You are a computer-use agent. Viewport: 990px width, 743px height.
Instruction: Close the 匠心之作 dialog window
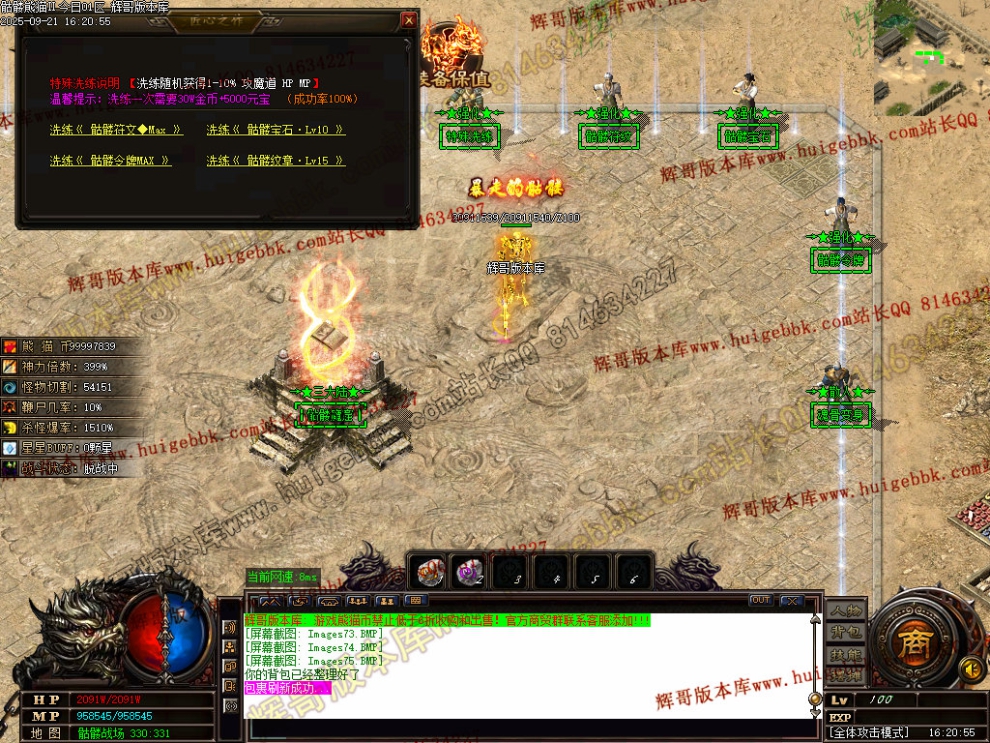click(x=408, y=20)
